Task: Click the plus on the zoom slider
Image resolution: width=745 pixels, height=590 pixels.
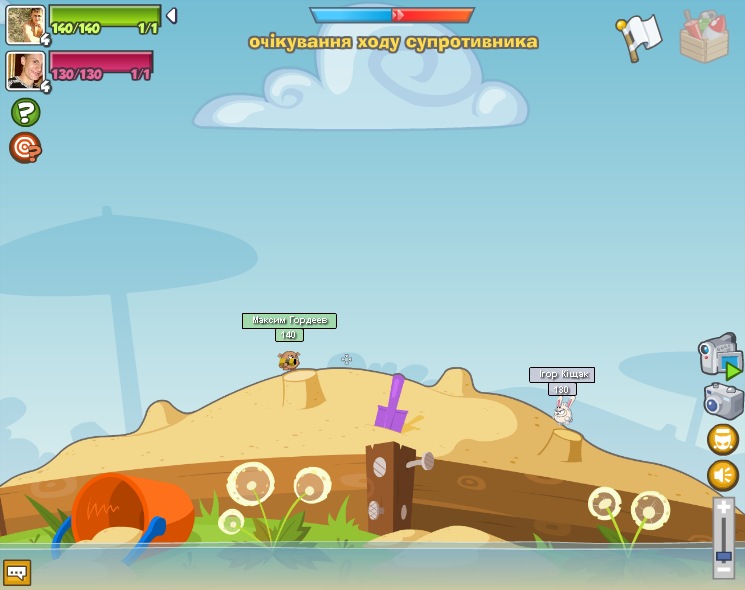Action: pyautogui.click(x=723, y=509)
